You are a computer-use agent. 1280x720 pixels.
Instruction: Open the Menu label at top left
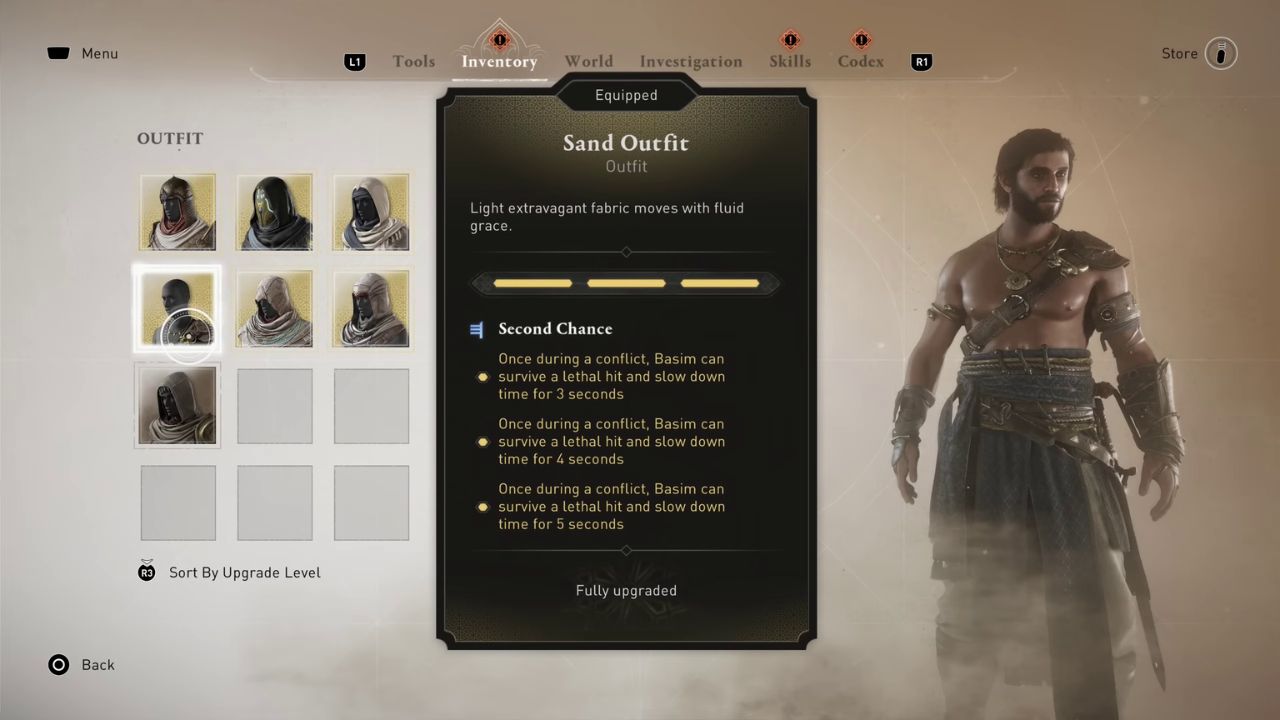click(99, 54)
